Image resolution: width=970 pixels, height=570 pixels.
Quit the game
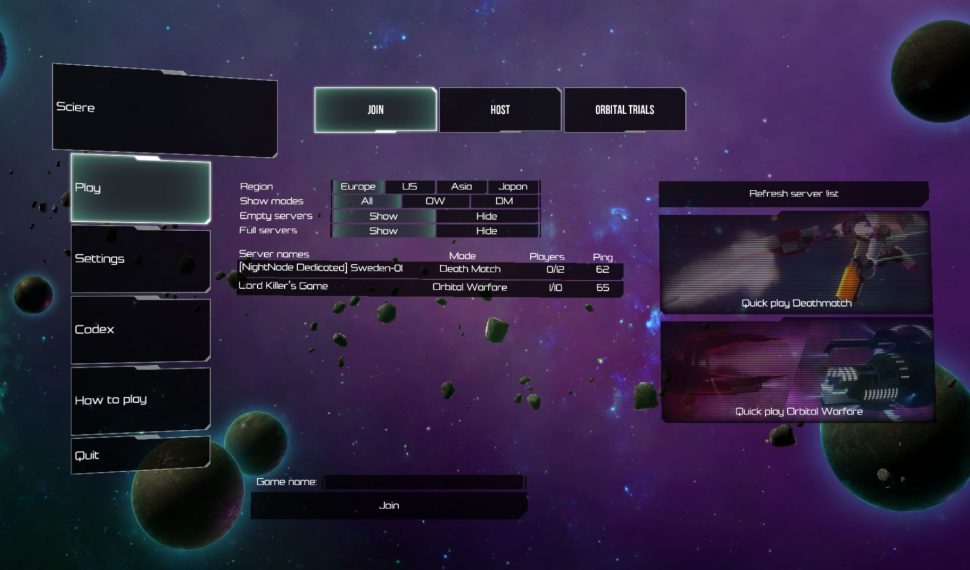click(x=140, y=455)
